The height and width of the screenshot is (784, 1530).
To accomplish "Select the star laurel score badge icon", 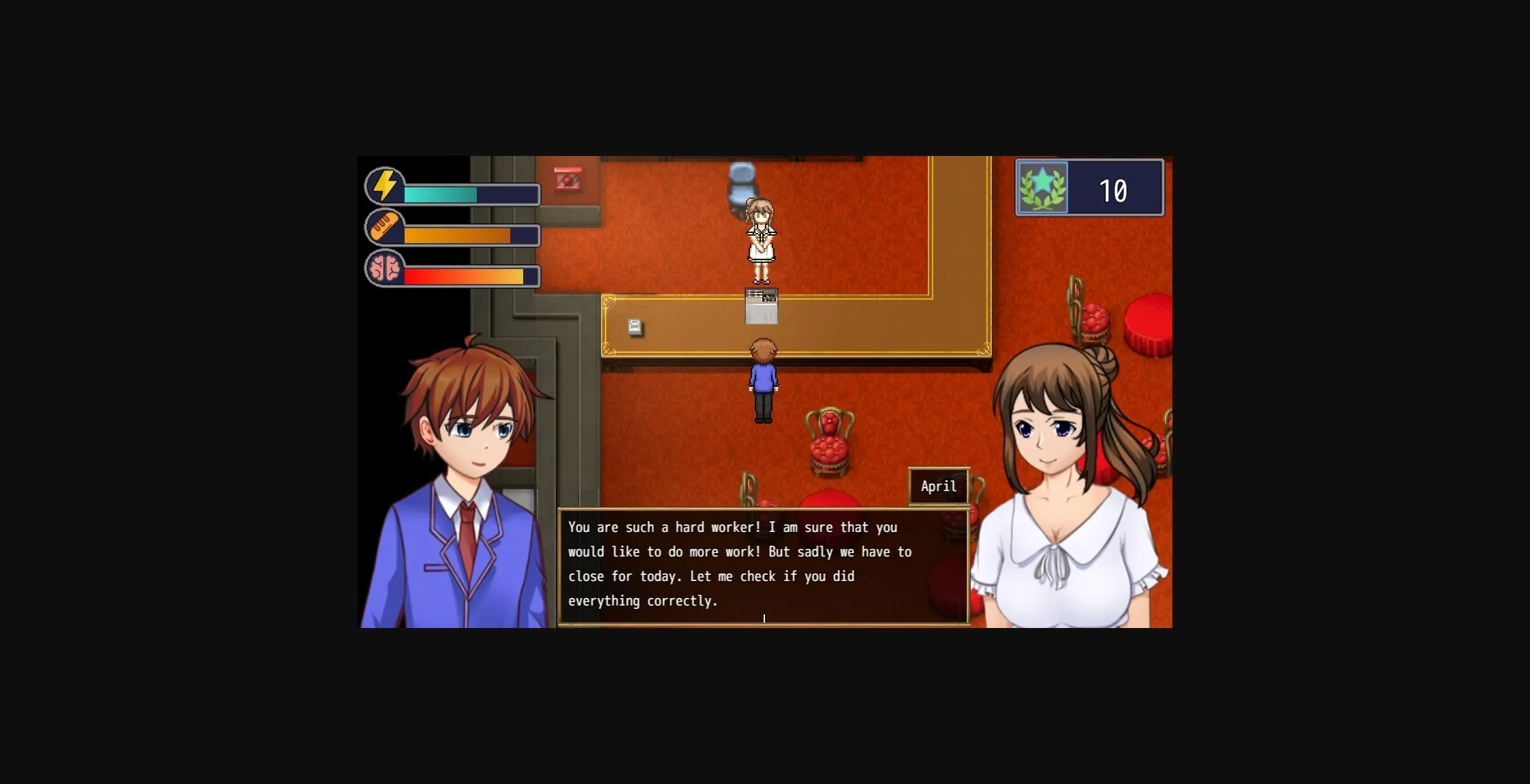I will tap(1044, 189).
